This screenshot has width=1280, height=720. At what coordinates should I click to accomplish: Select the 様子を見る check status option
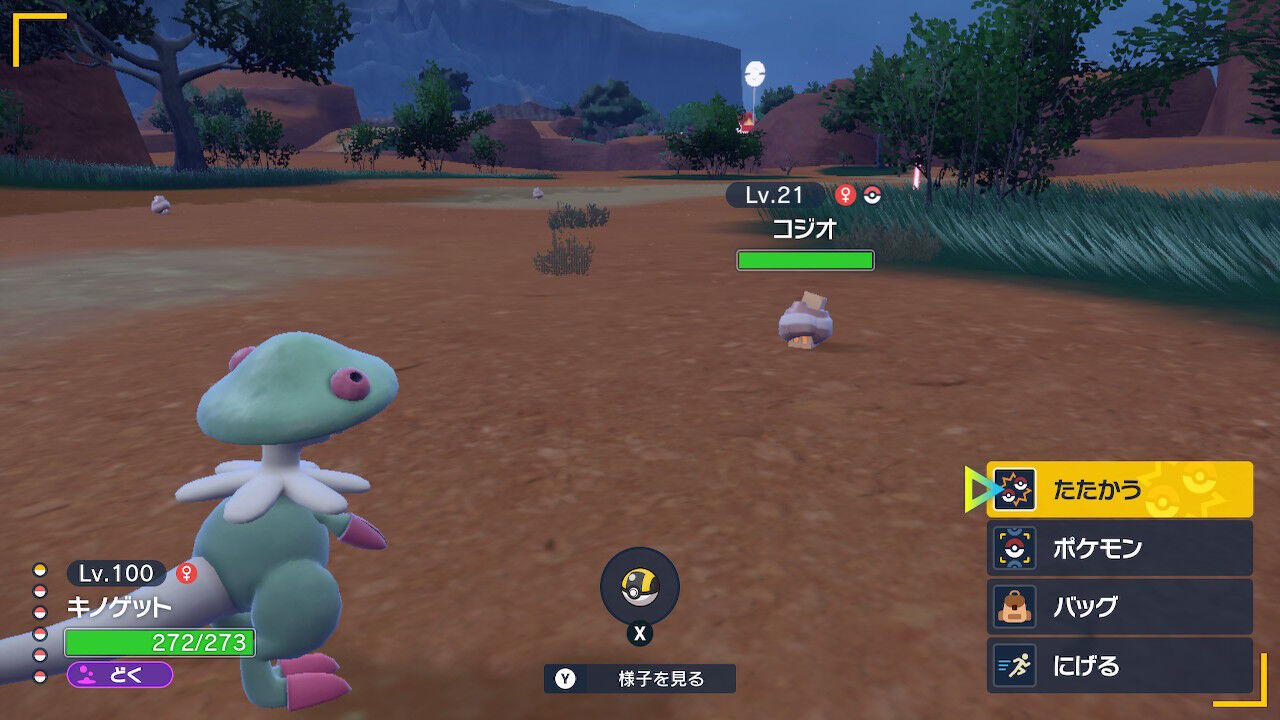pos(640,679)
